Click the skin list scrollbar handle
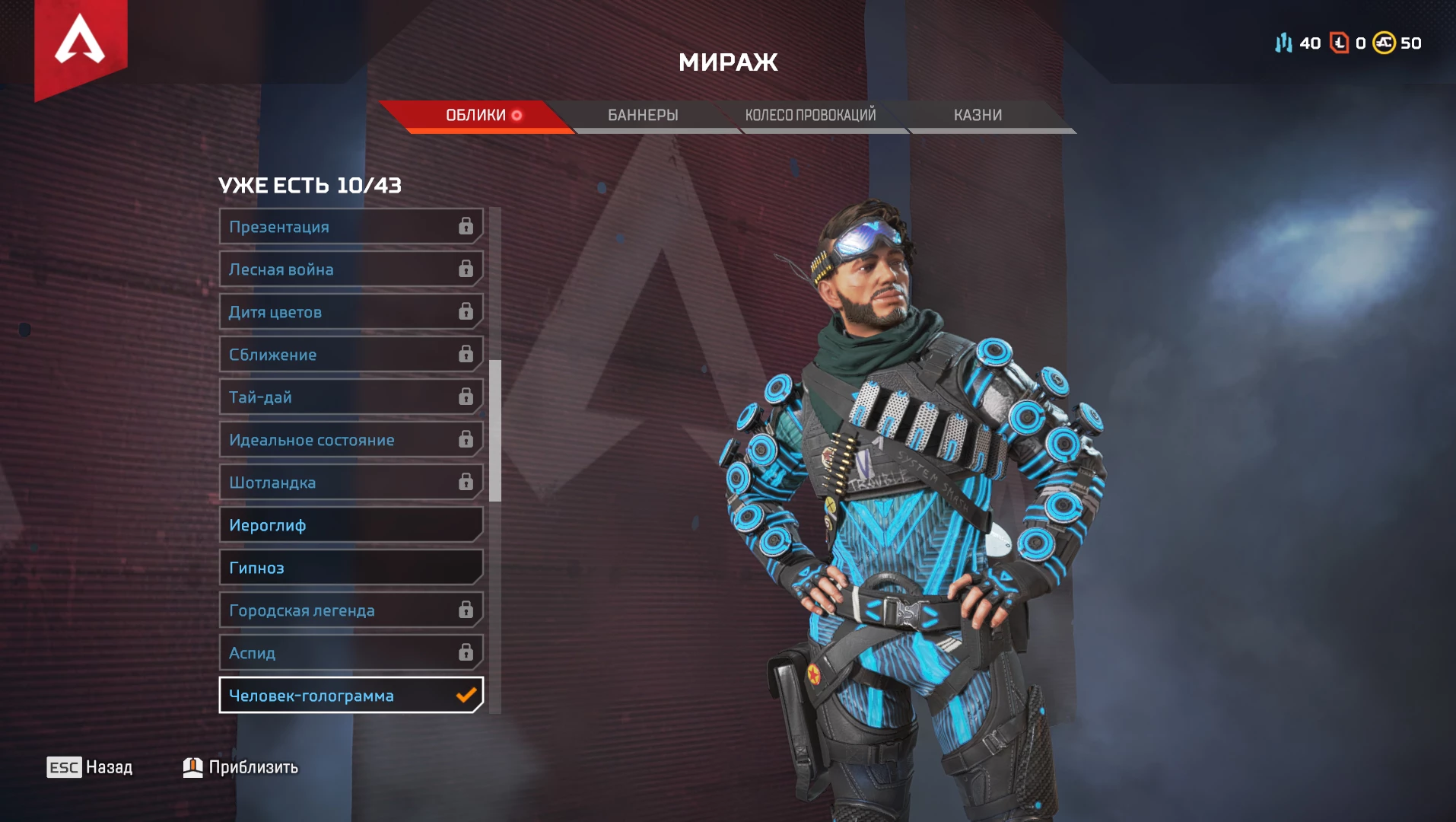Viewport: 1456px width, 822px height. (x=495, y=431)
